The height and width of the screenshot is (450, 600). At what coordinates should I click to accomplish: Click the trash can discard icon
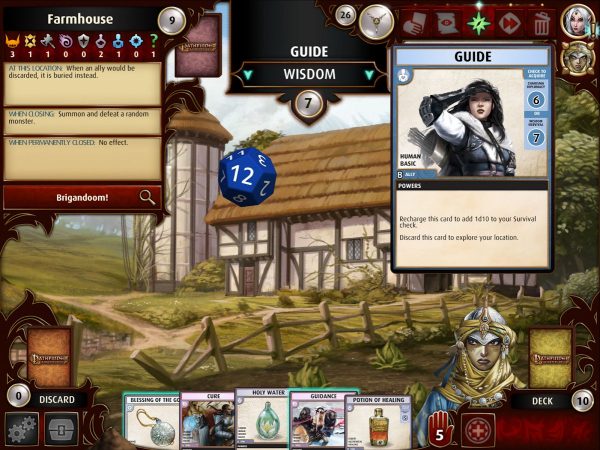tap(541, 21)
